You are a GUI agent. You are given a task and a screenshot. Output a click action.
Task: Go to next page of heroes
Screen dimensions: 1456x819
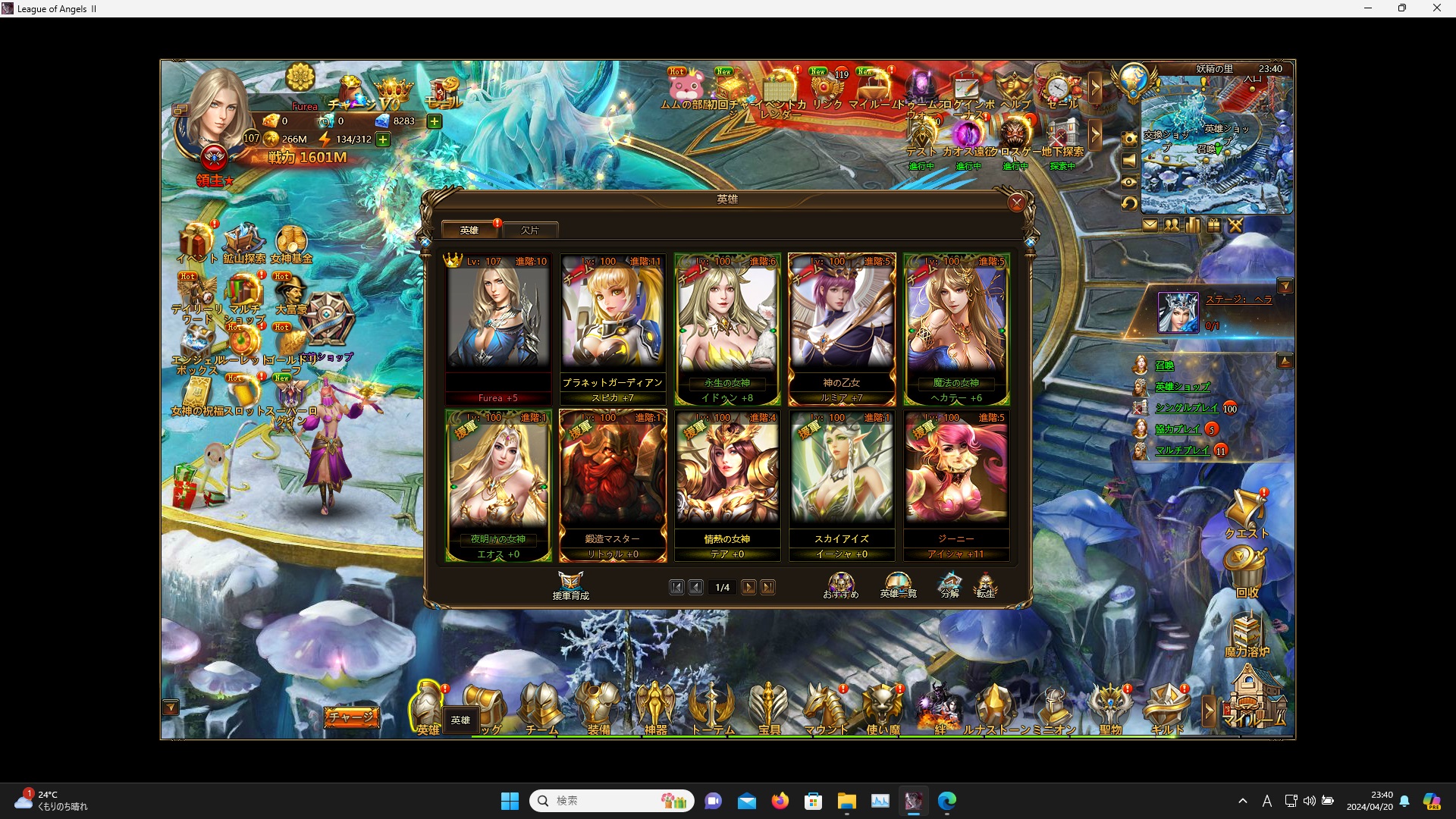749,587
